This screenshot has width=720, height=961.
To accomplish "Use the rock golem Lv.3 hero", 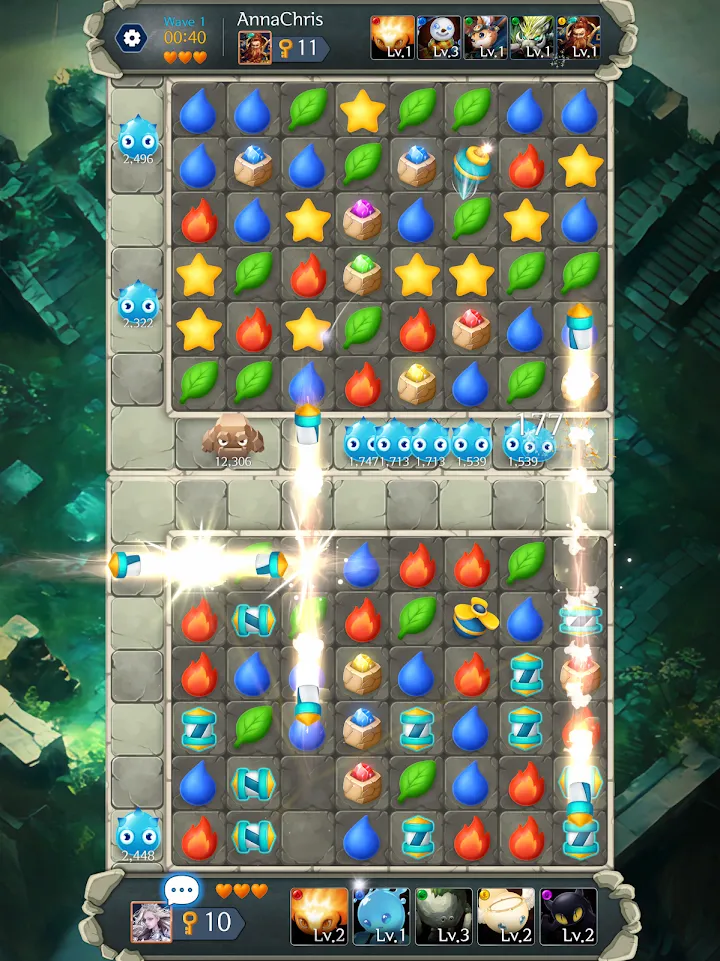I will 443,916.
